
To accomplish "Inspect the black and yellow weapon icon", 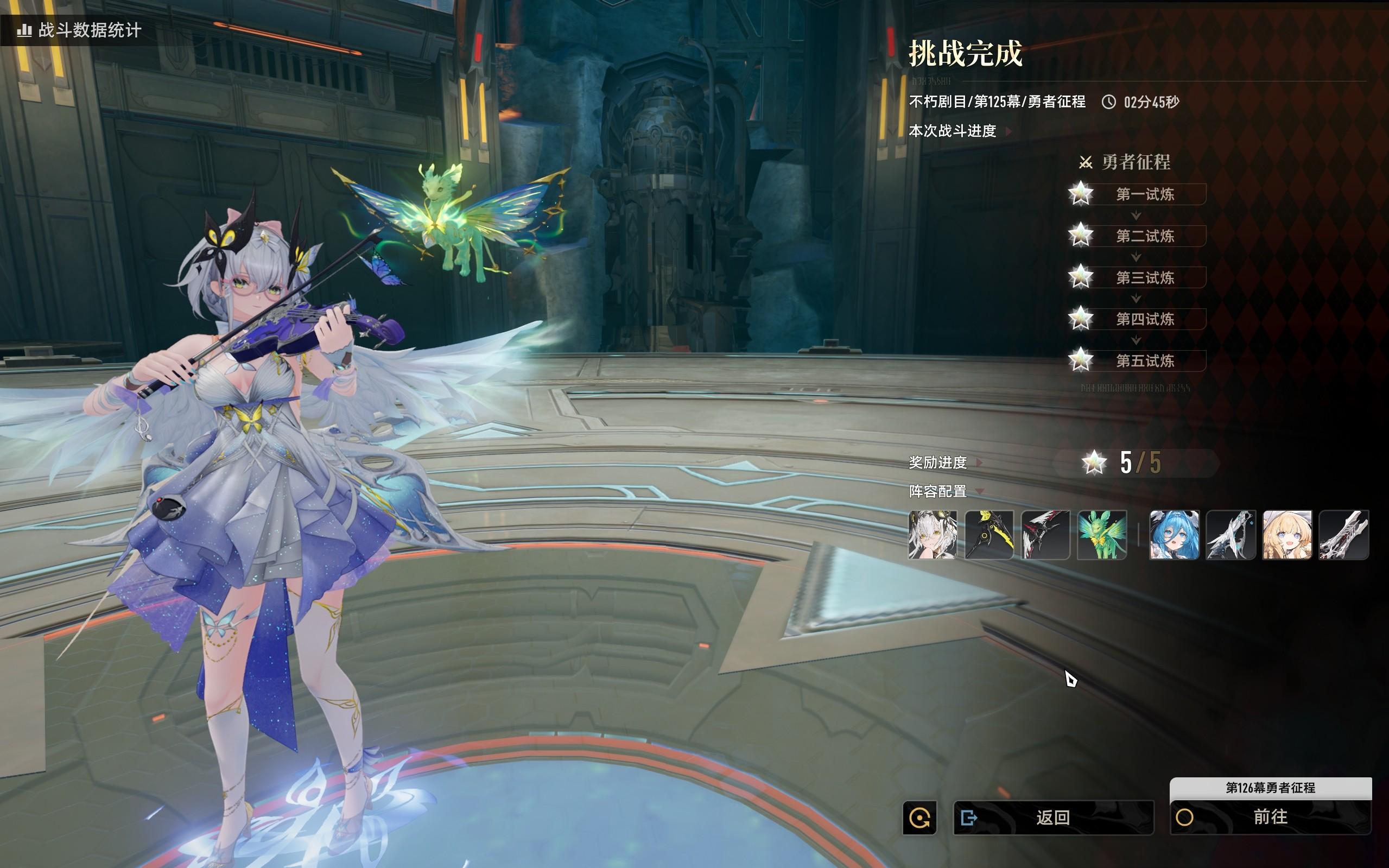I will 989,535.
